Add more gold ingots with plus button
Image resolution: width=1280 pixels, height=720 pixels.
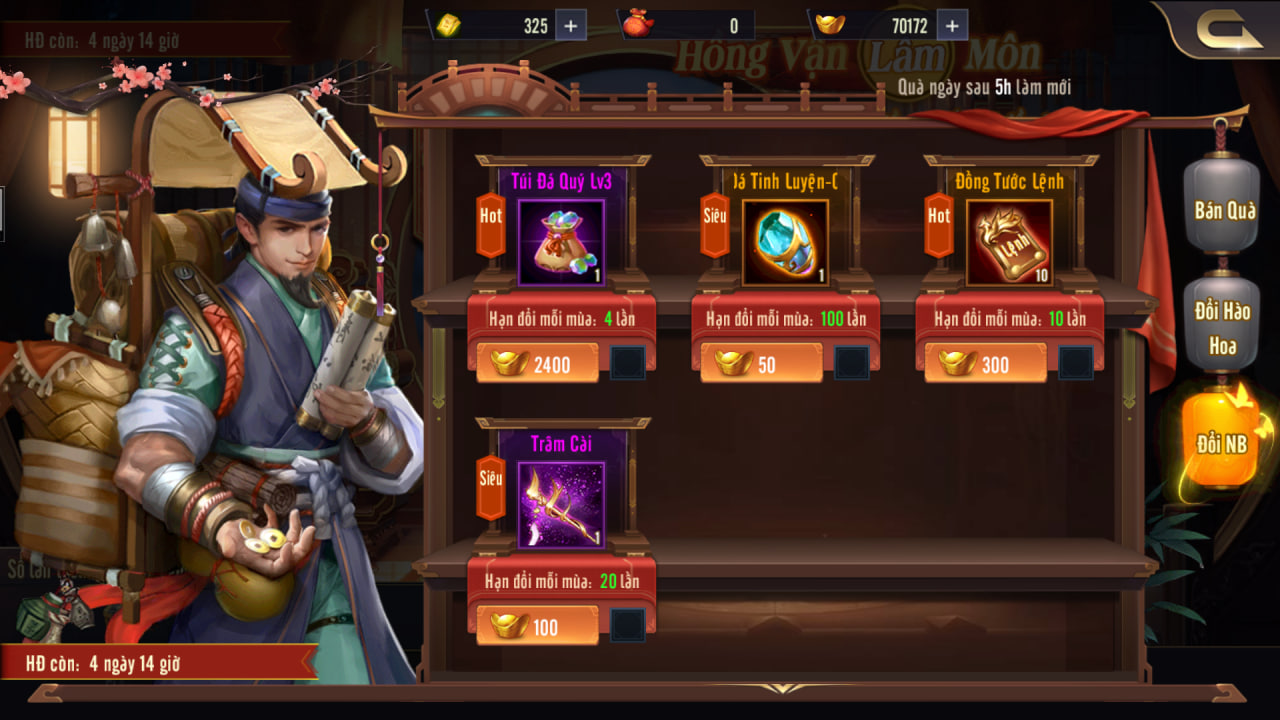(951, 26)
